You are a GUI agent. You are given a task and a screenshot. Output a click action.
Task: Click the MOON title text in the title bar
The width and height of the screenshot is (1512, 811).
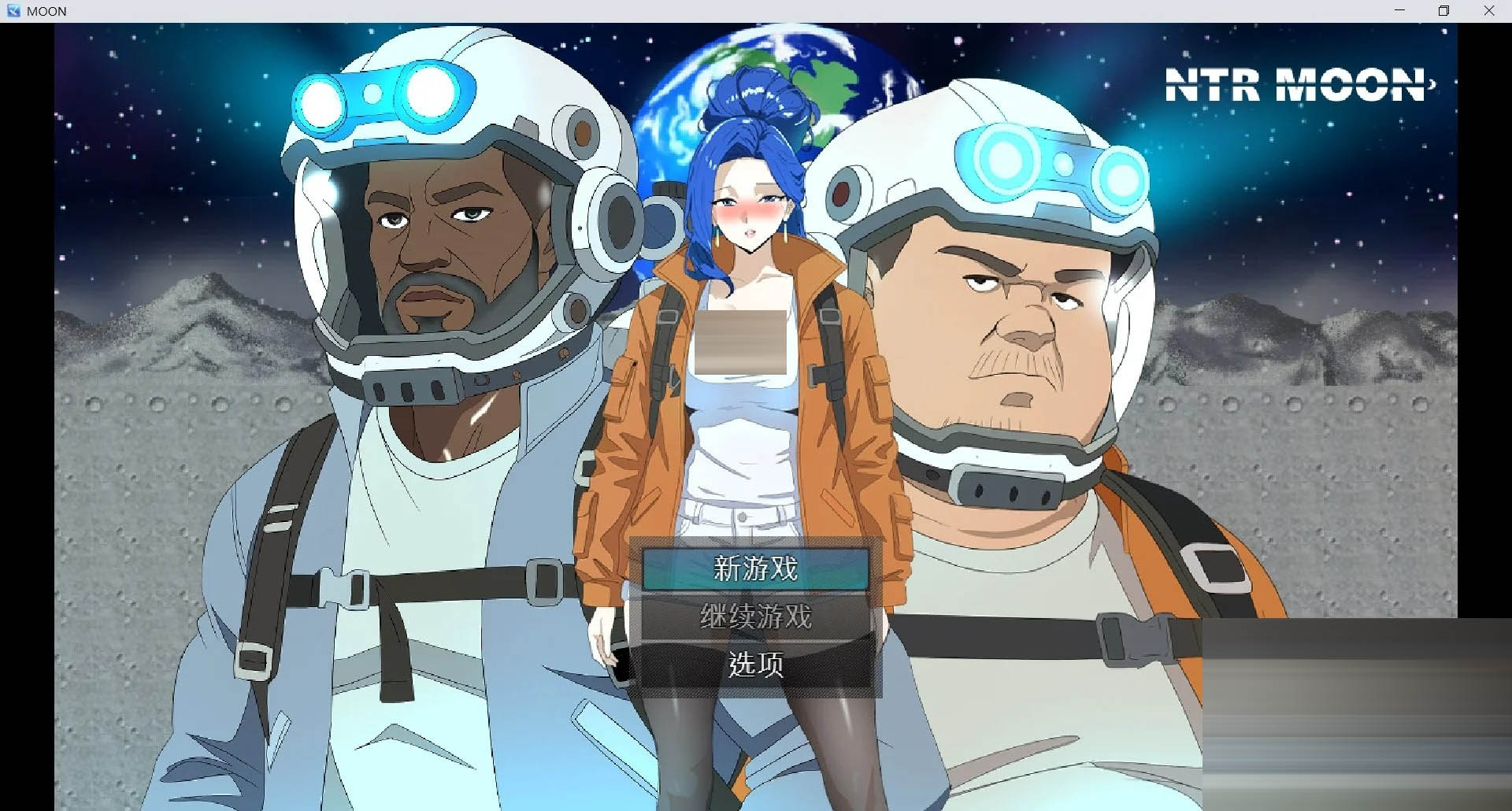(46, 10)
